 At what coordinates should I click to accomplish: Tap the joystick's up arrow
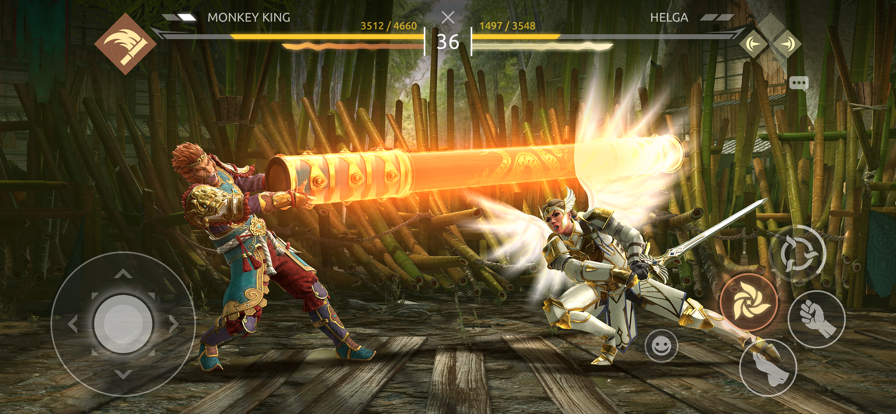pos(123,273)
